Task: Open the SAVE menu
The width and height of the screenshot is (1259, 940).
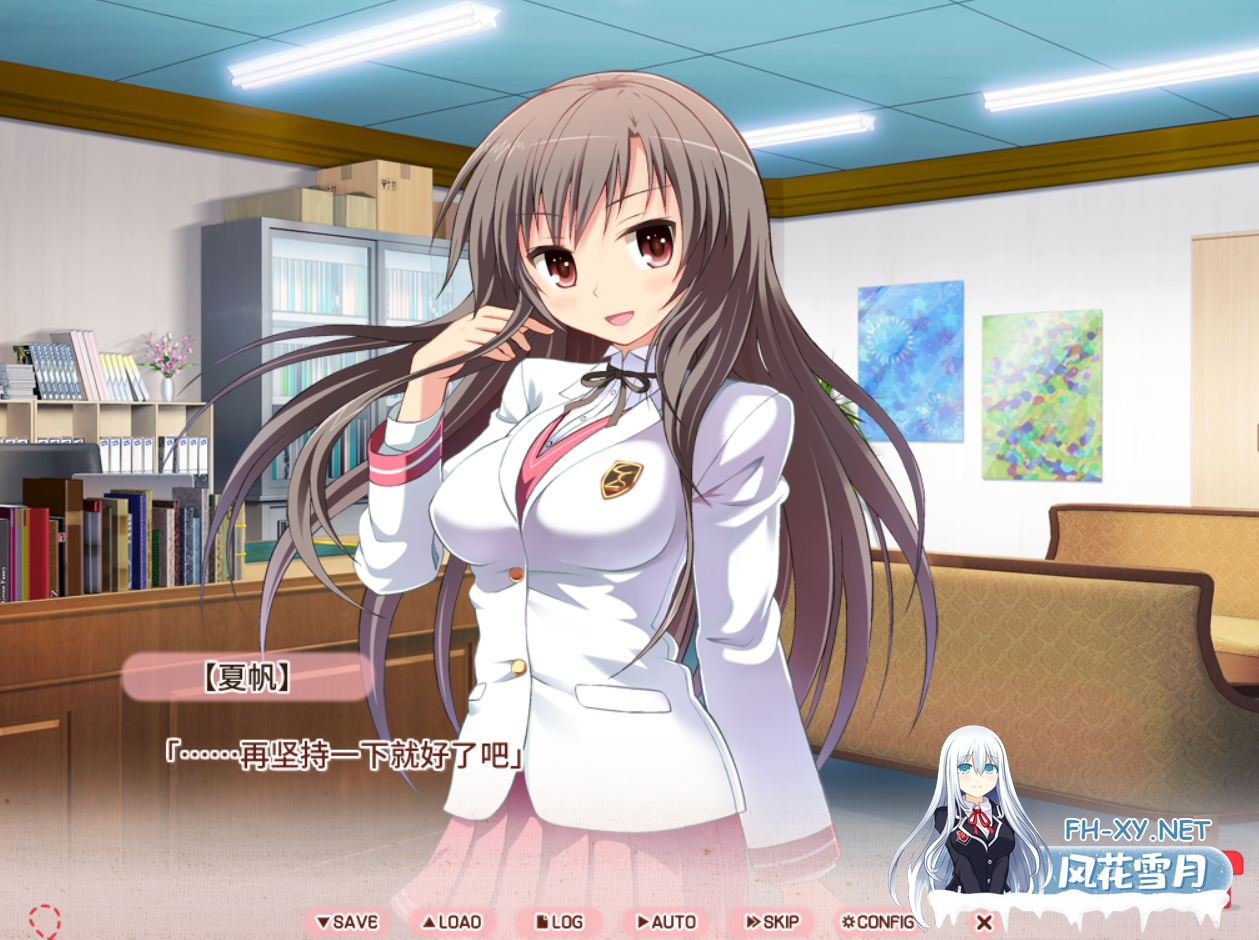Action: coord(347,922)
